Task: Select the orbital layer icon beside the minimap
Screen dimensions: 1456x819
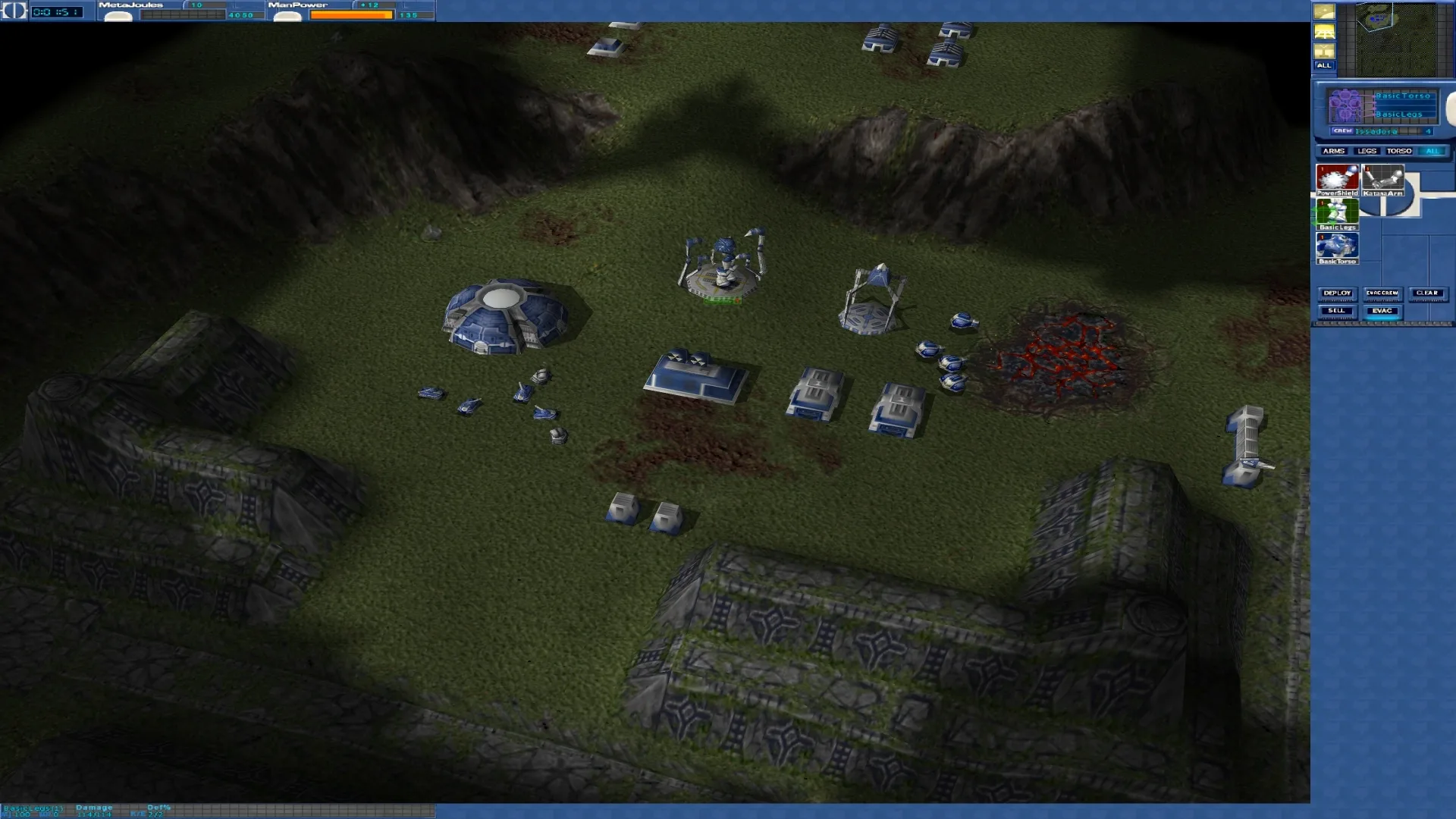Action: [x=1324, y=11]
